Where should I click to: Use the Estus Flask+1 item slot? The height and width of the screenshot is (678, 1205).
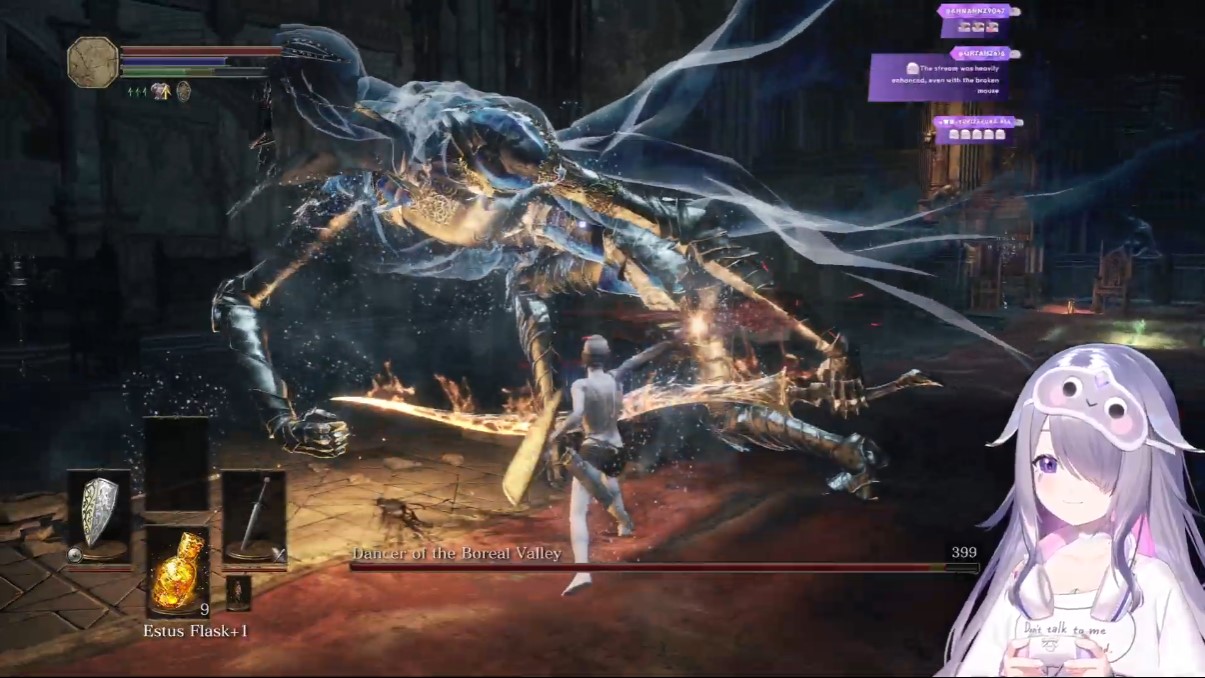[x=177, y=571]
